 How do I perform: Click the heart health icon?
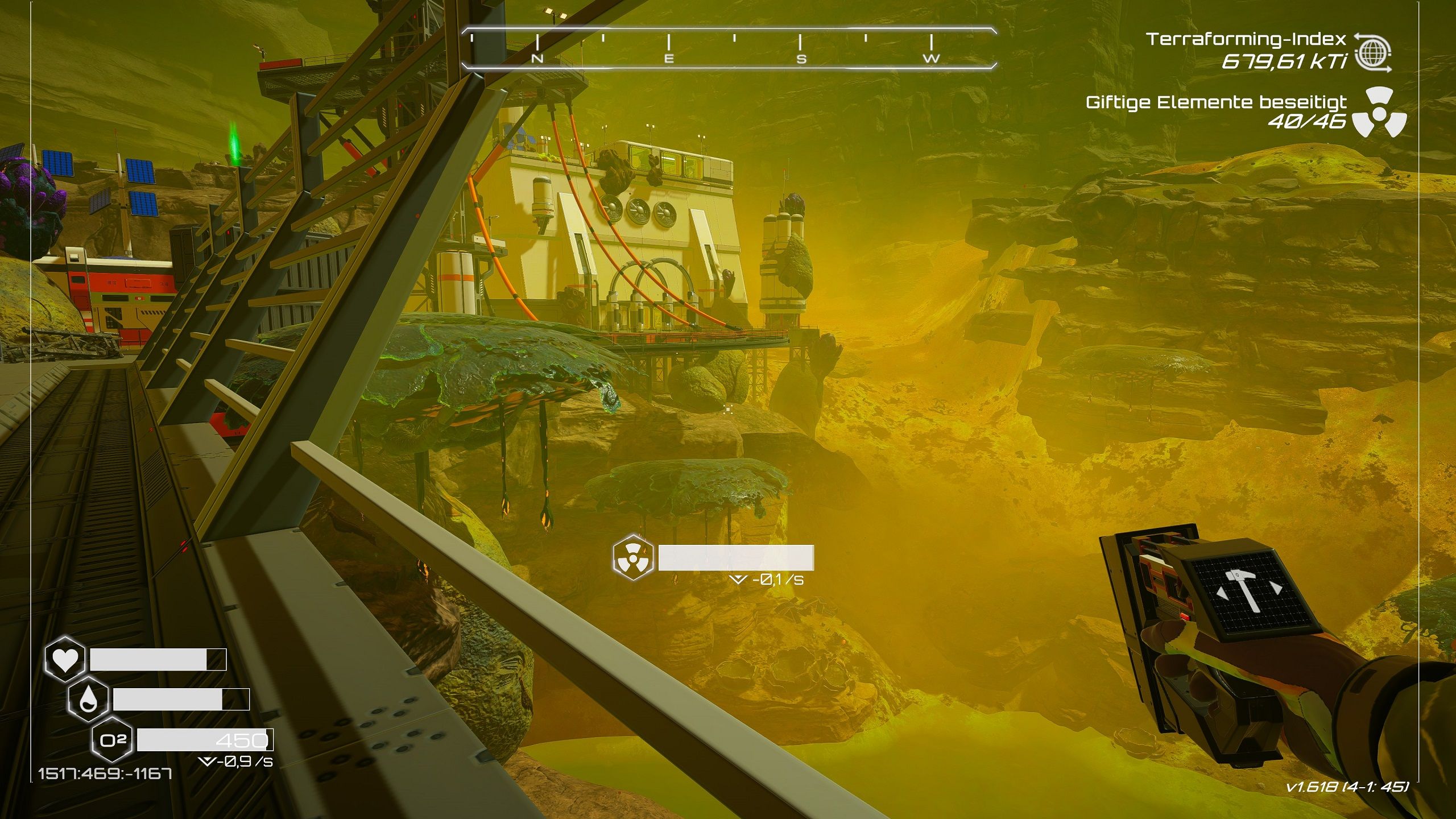pos(65,660)
